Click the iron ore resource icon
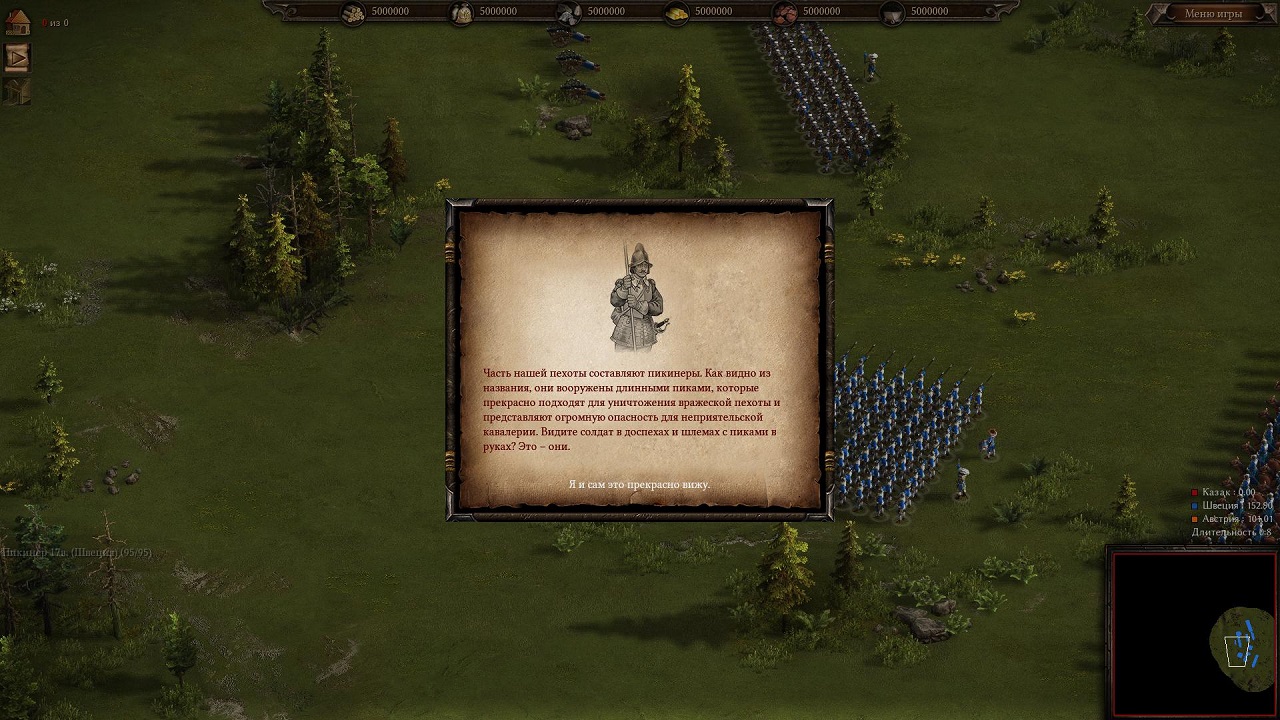The height and width of the screenshot is (720, 1280). [786, 12]
